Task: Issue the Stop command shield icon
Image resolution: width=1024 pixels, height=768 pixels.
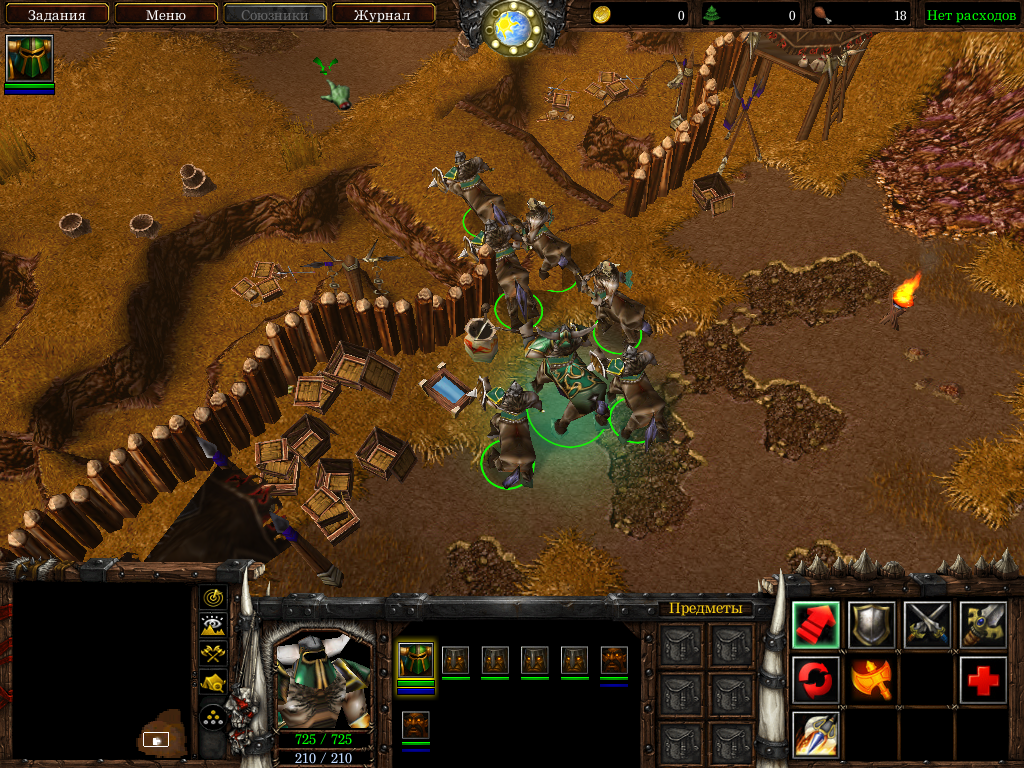Action: (871, 625)
